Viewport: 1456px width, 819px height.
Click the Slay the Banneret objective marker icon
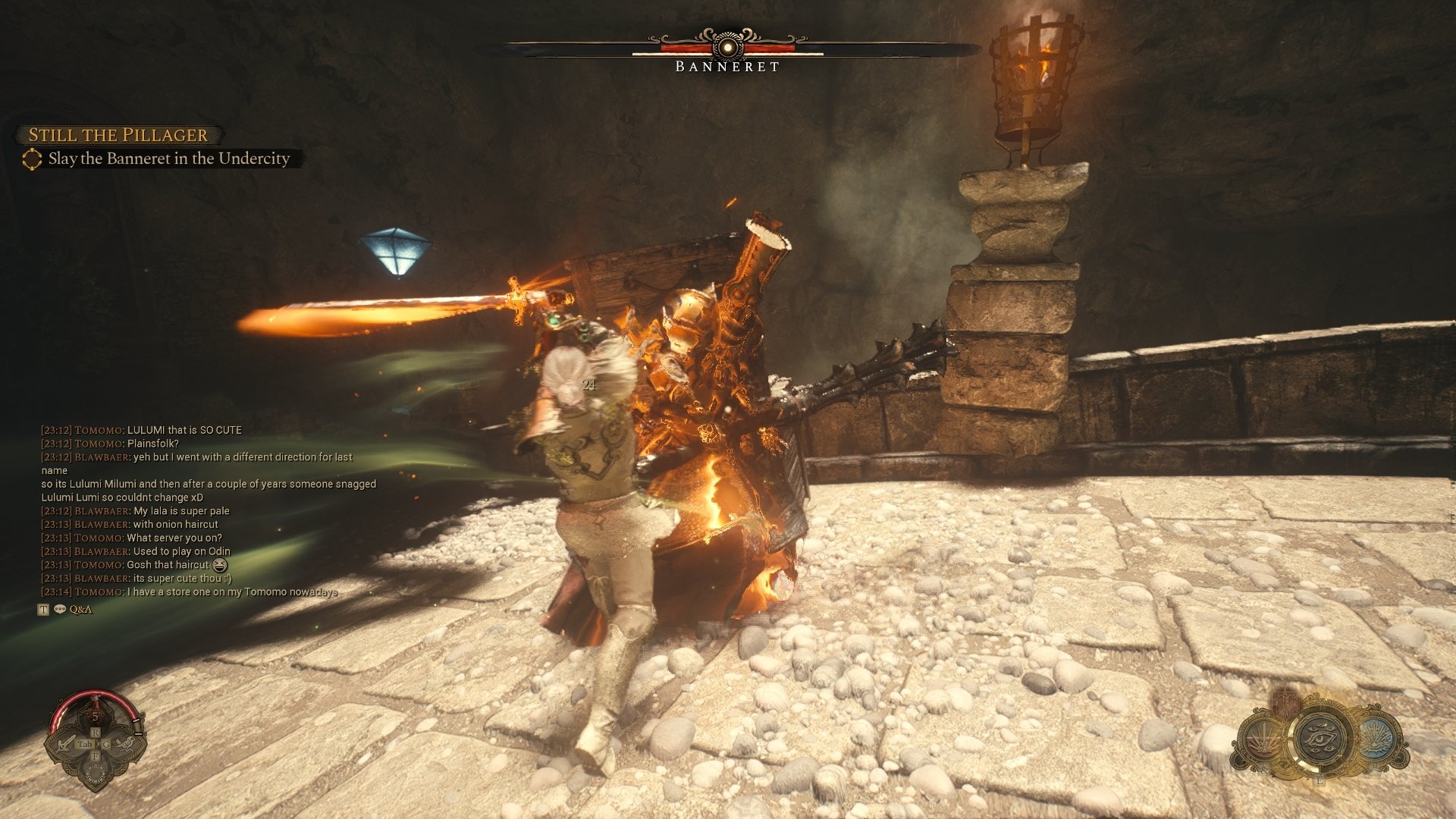[32, 159]
